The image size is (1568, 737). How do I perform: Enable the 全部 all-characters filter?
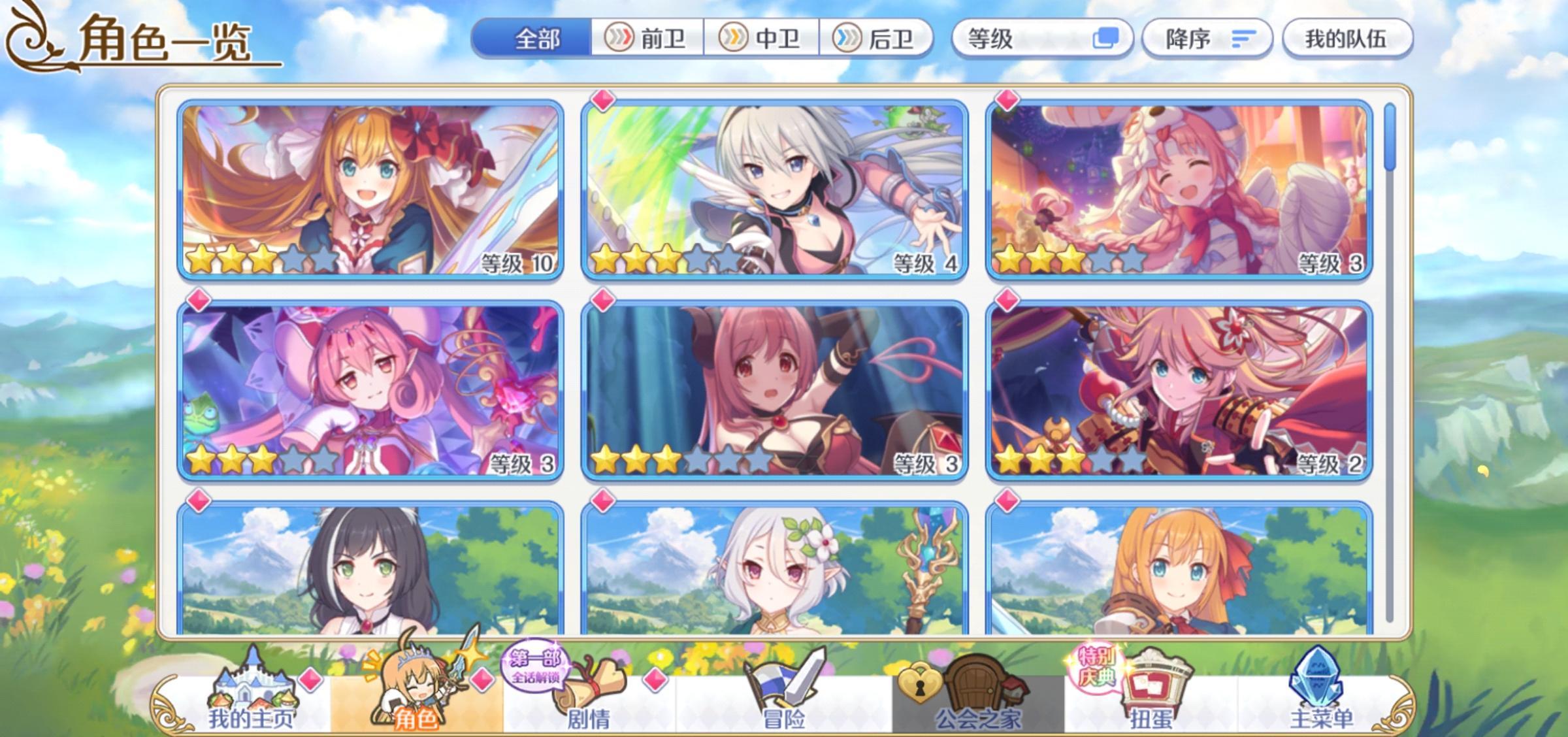pyautogui.click(x=534, y=39)
